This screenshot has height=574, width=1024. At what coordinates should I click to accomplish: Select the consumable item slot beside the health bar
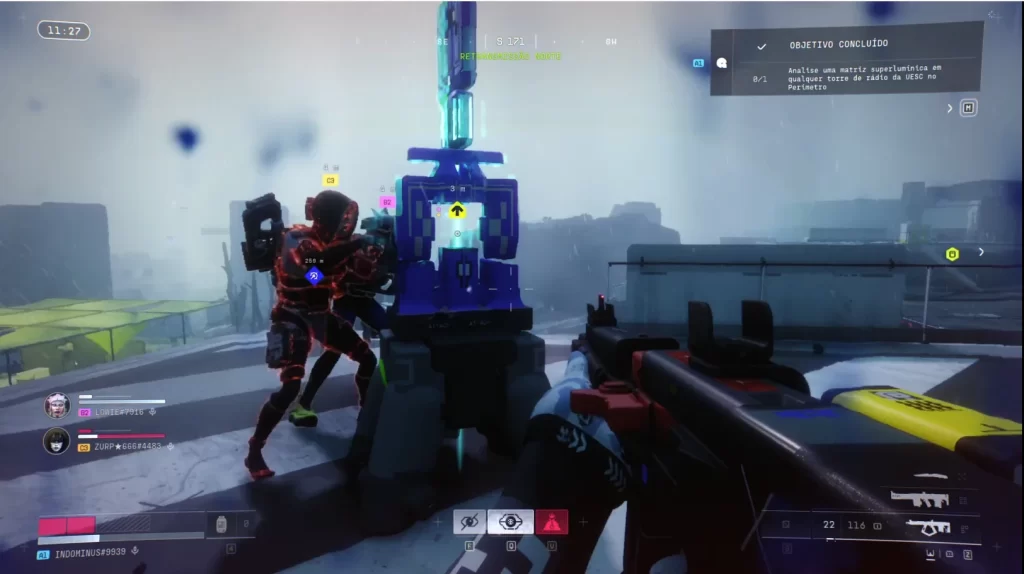221,523
